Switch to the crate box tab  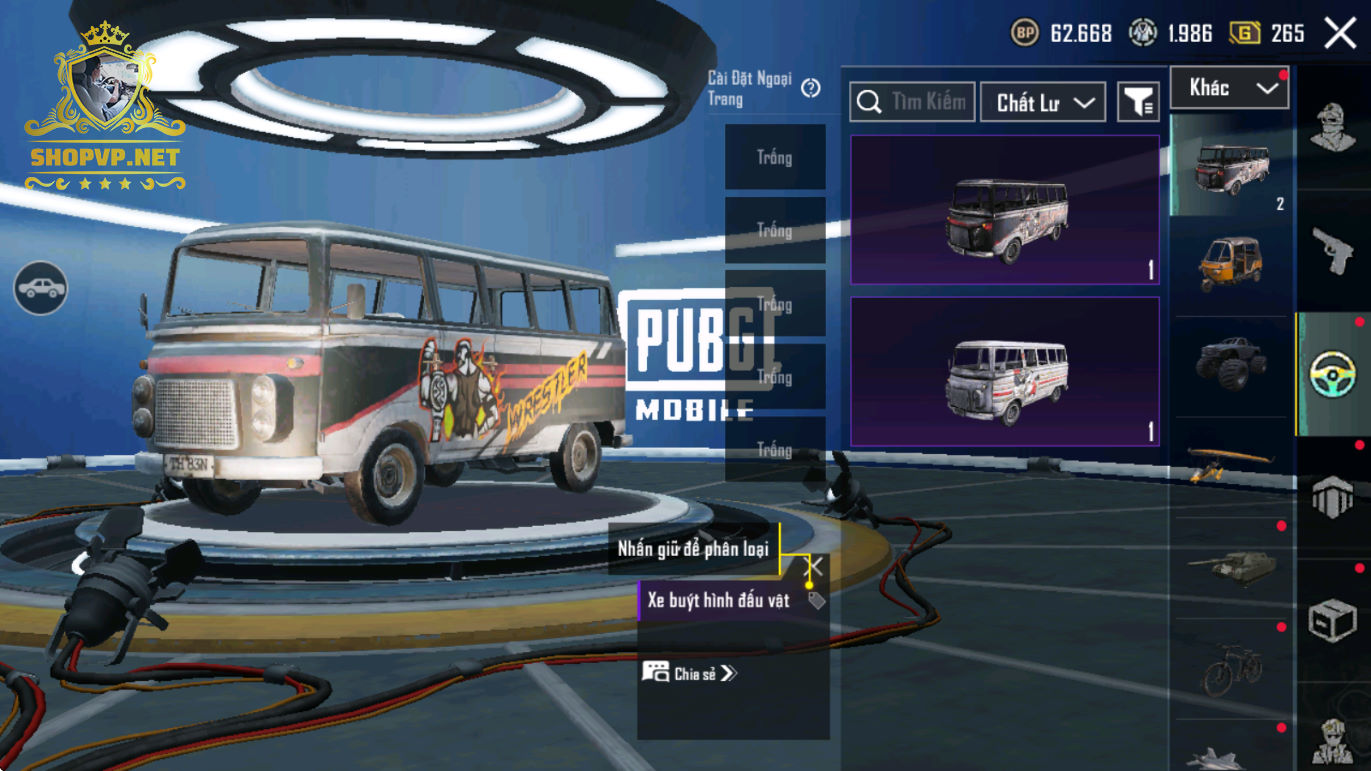pyautogui.click(x=1333, y=621)
